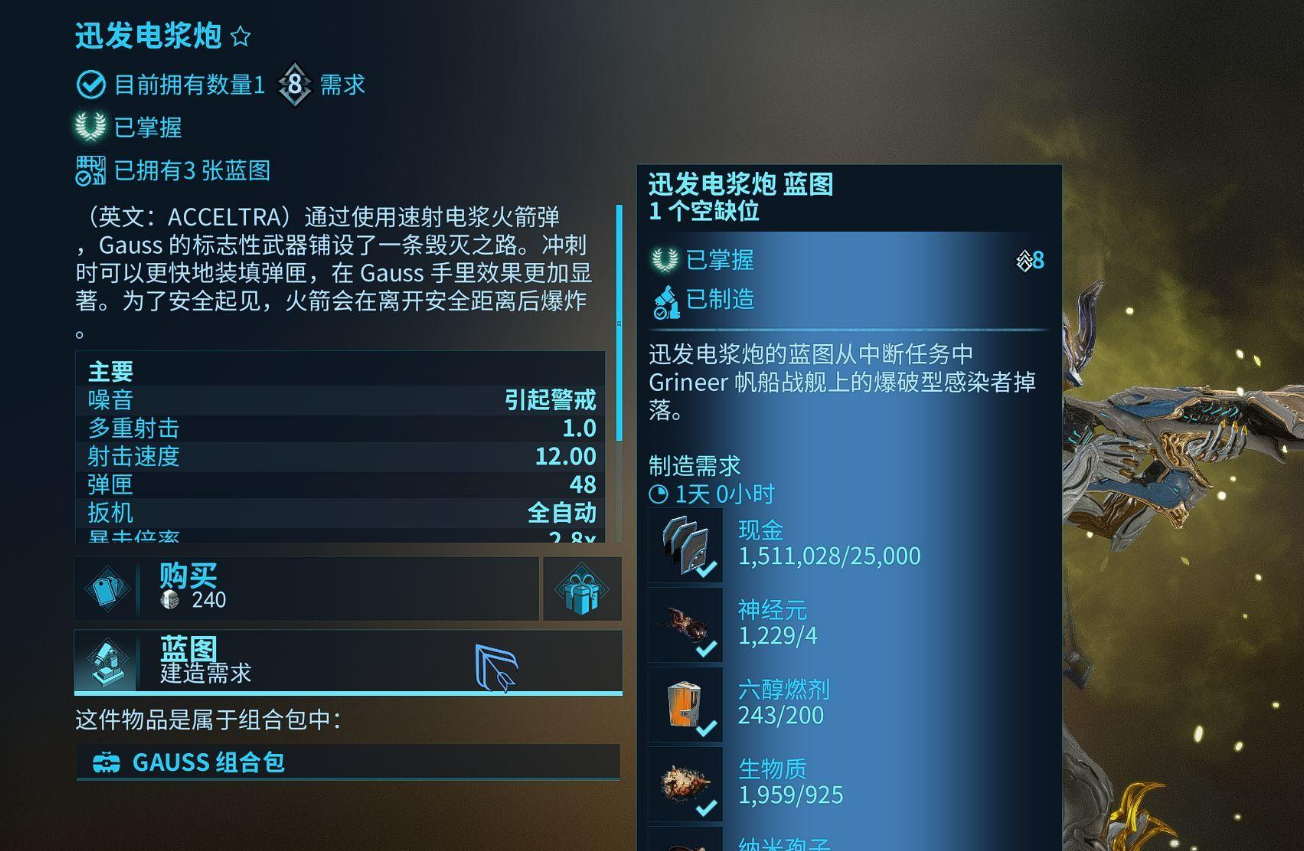Click the checkmark on the 现金 requirement
Viewport: 1304px width, 851px height.
pos(706,571)
